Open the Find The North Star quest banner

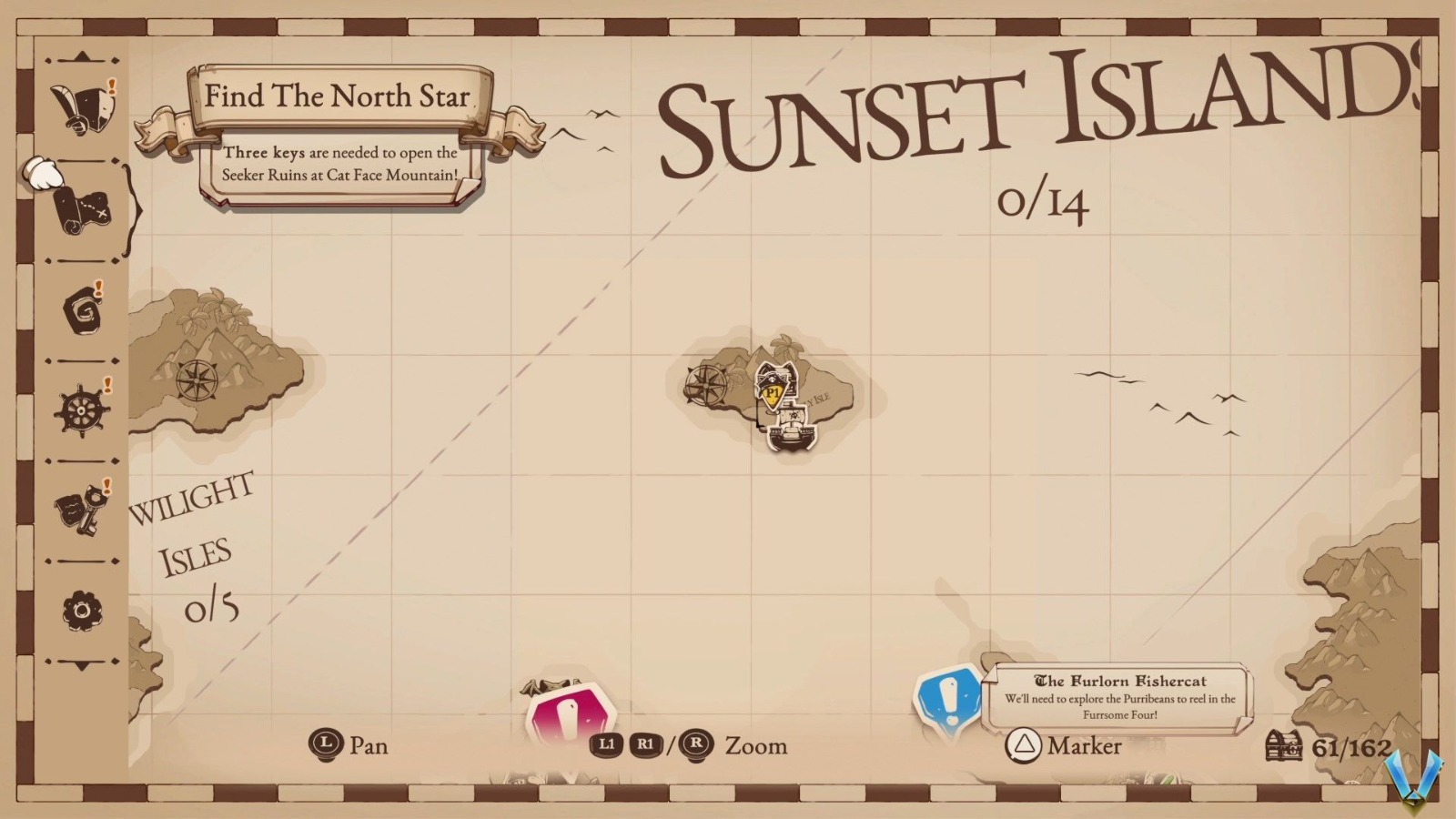point(337,96)
